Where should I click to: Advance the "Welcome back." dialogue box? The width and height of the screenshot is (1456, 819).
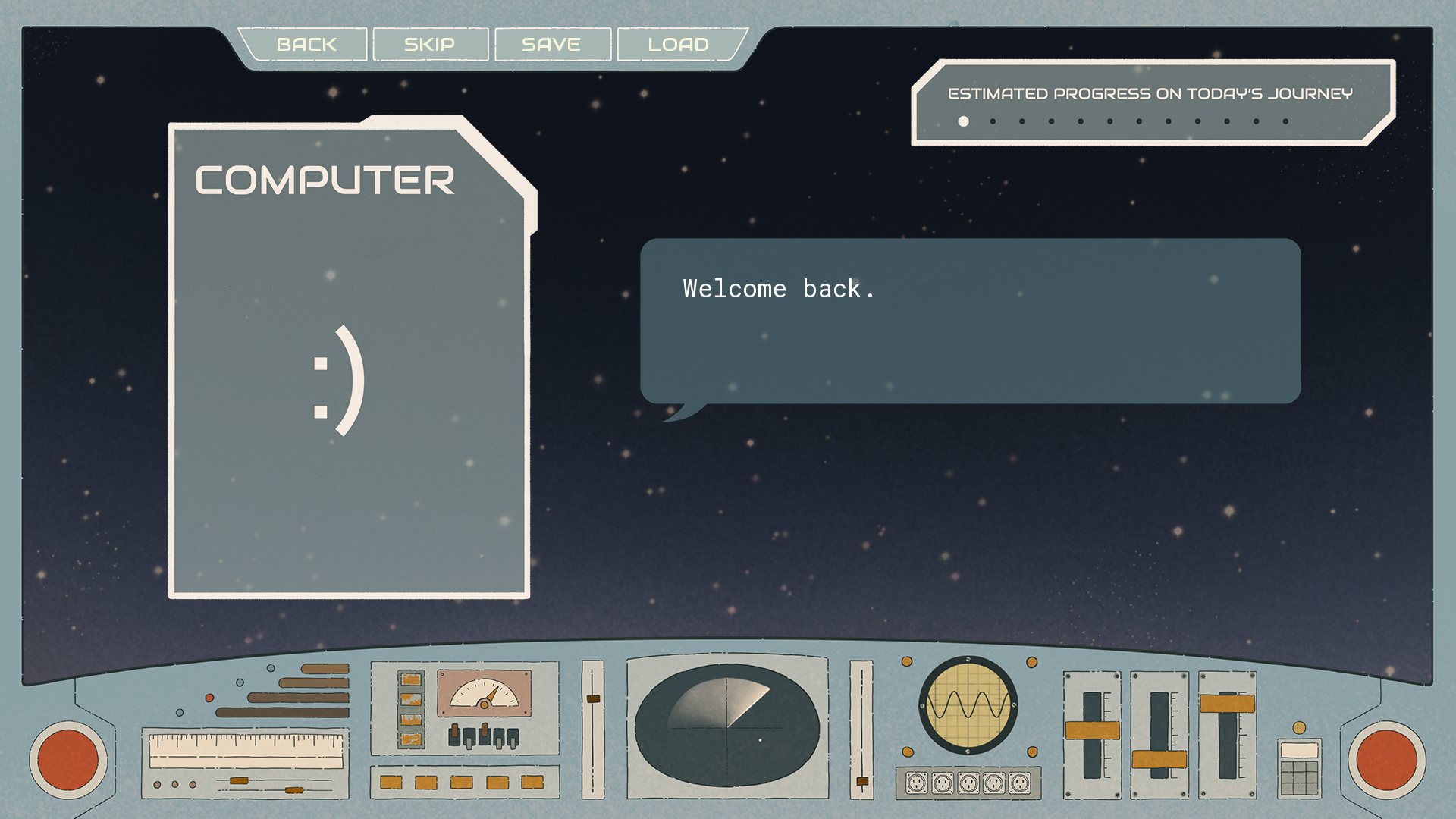pos(970,321)
